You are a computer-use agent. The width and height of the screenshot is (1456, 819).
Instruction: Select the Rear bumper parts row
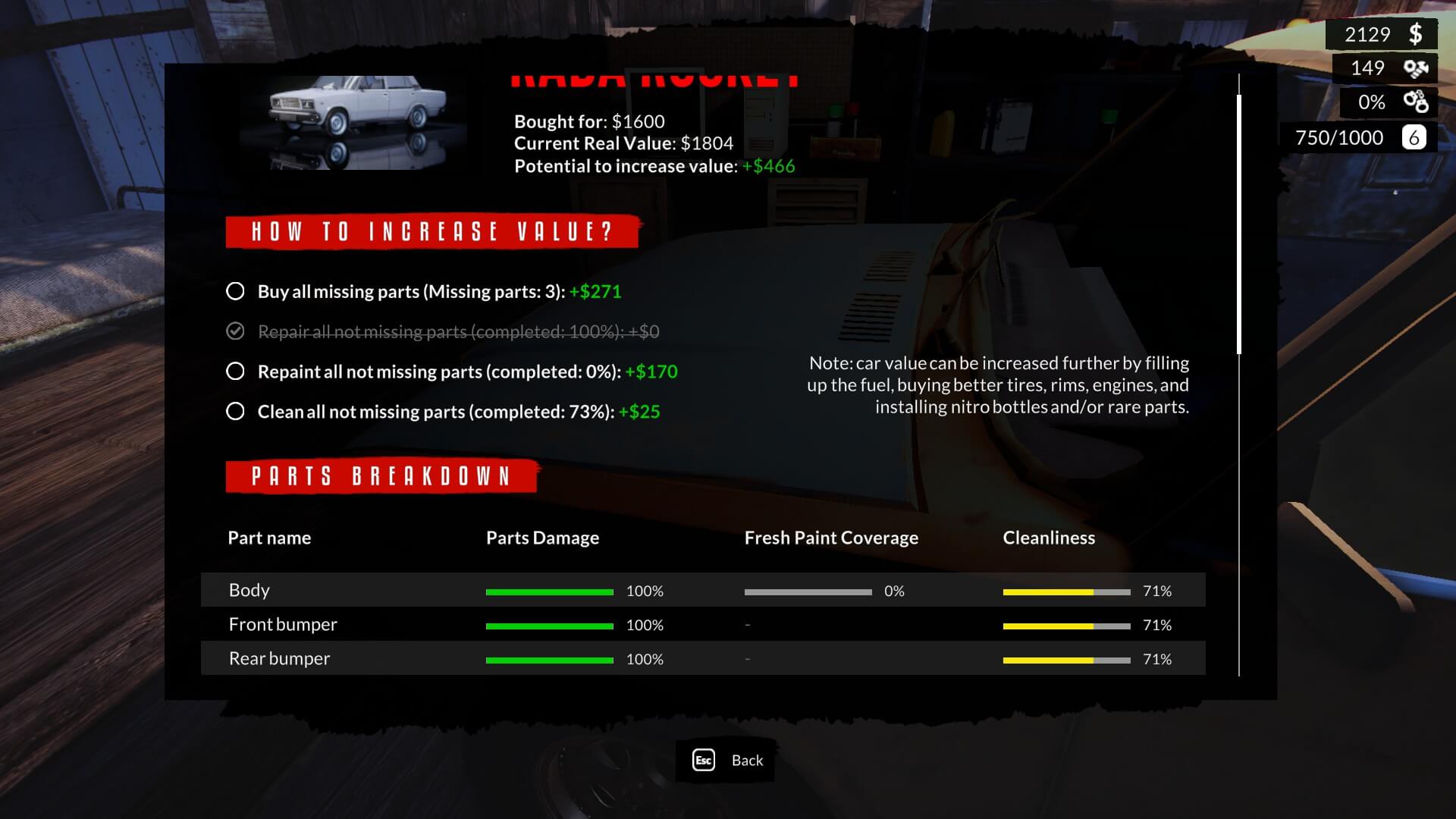point(702,658)
